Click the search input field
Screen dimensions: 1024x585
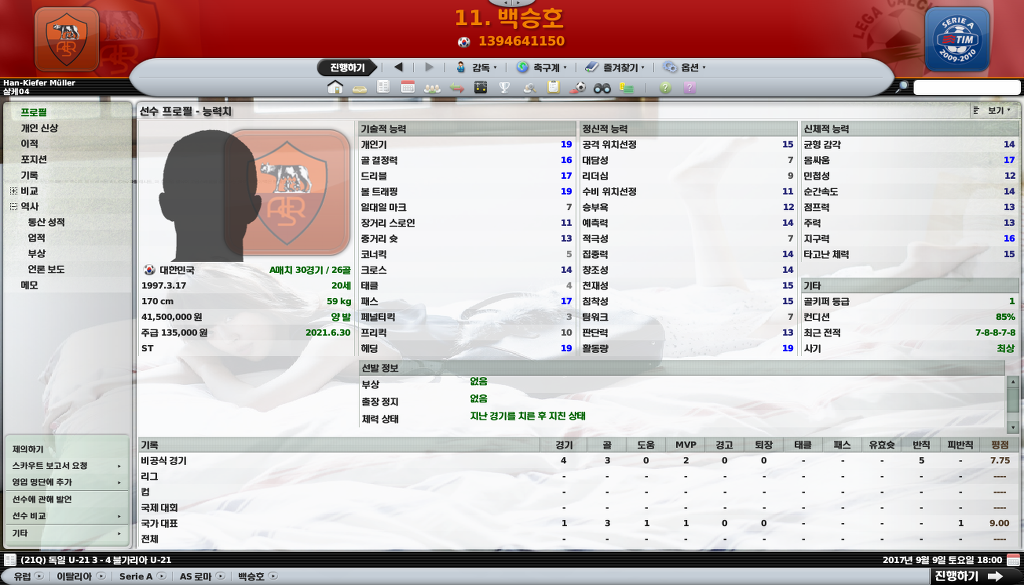[966, 88]
